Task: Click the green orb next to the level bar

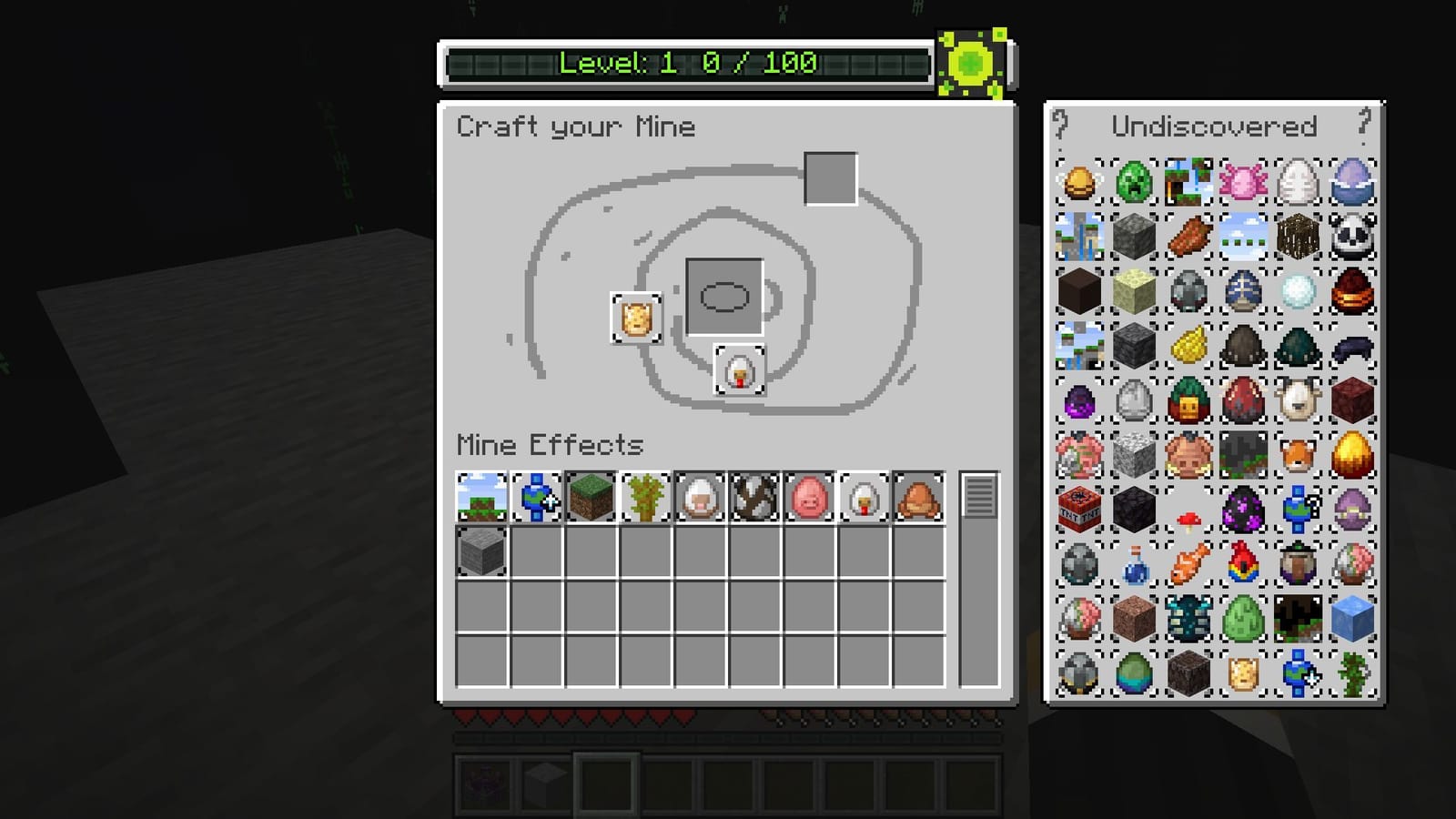Action: [x=969, y=64]
